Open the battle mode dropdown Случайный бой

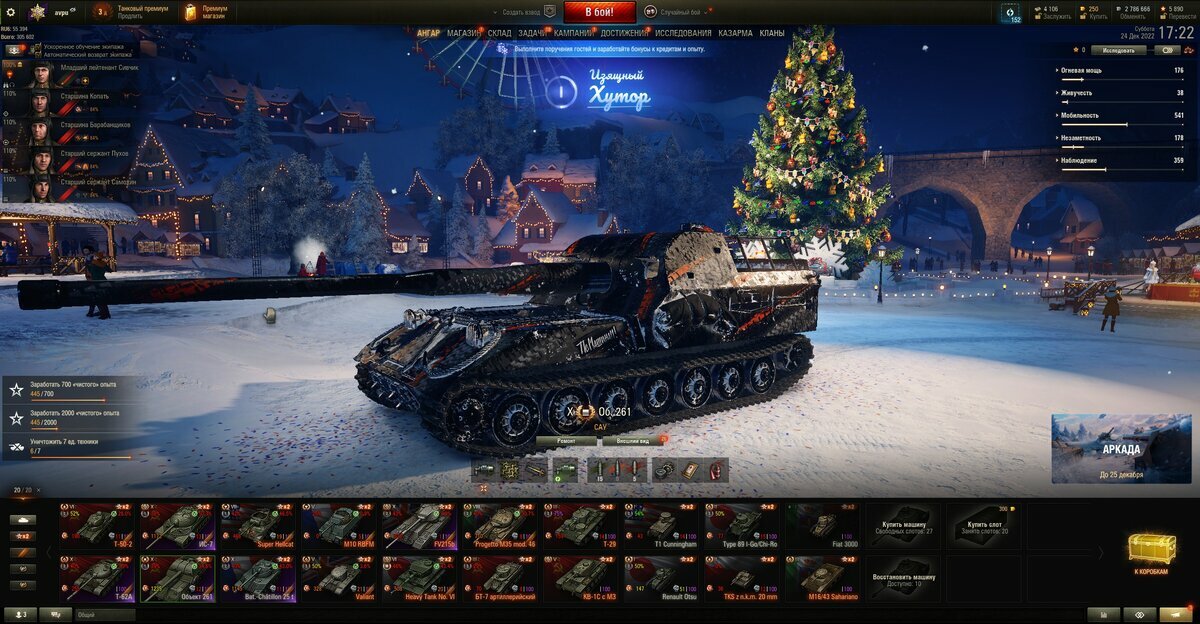coord(679,12)
